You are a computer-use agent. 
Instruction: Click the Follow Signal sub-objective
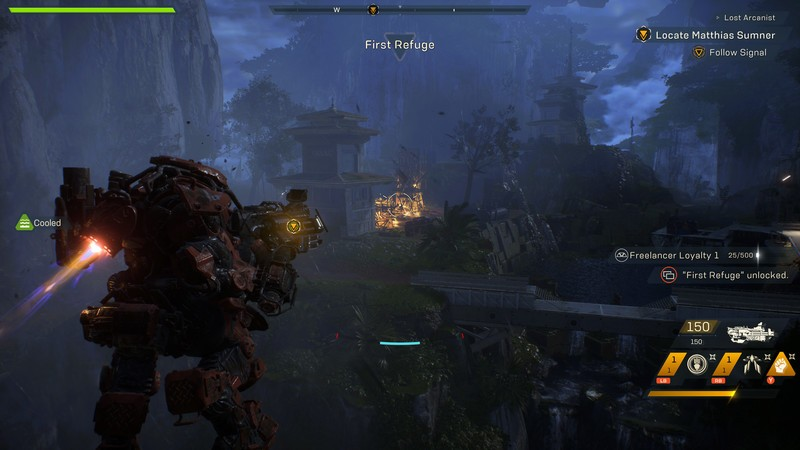click(x=737, y=52)
